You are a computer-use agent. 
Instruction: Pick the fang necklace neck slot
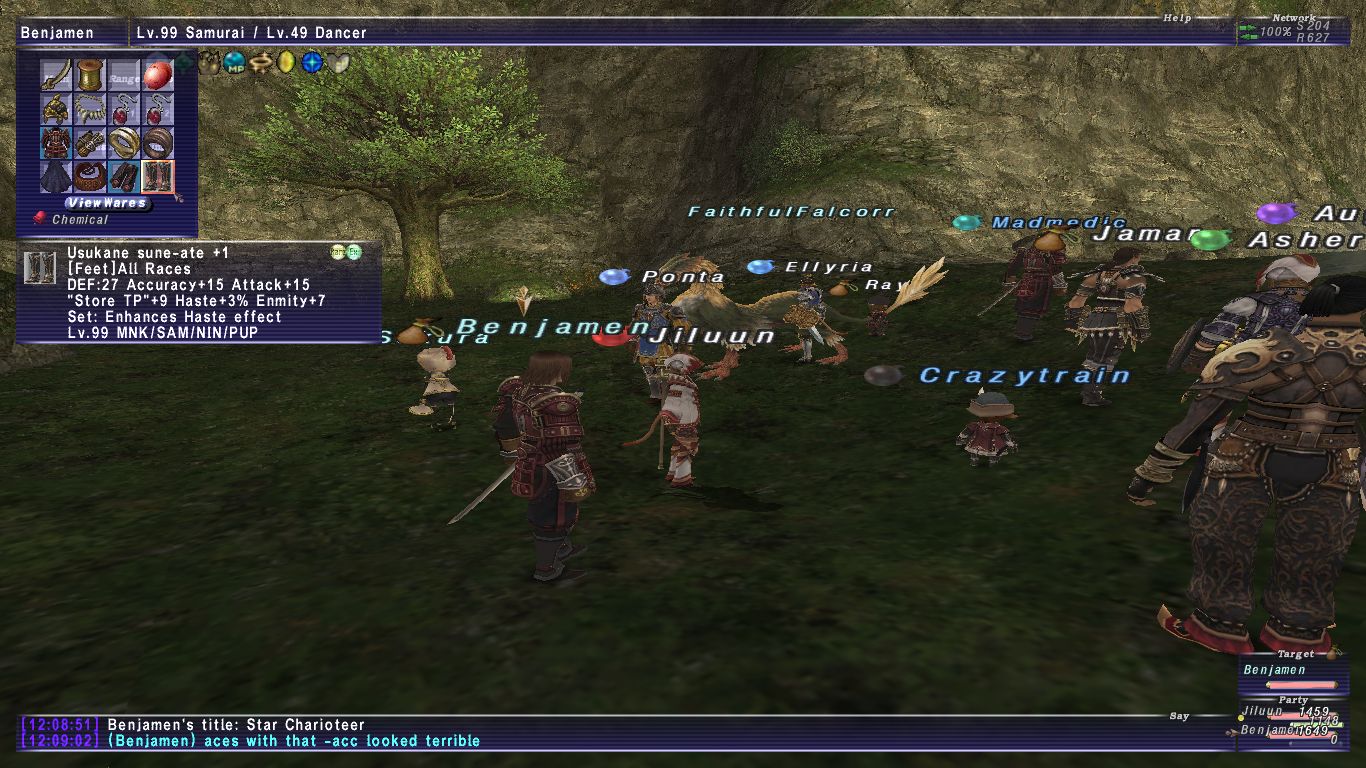(x=91, y=108)
